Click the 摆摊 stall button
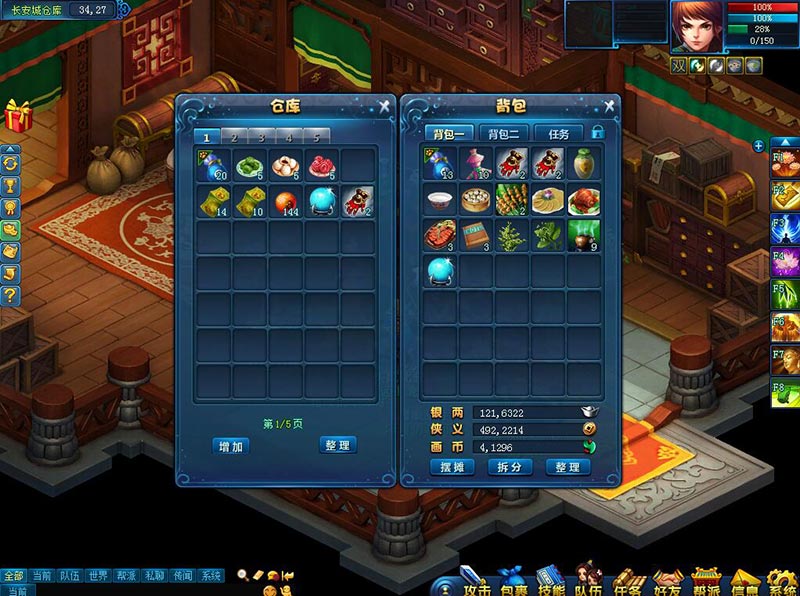The height and width of the screenshot is (596, 800). (451, 467)
